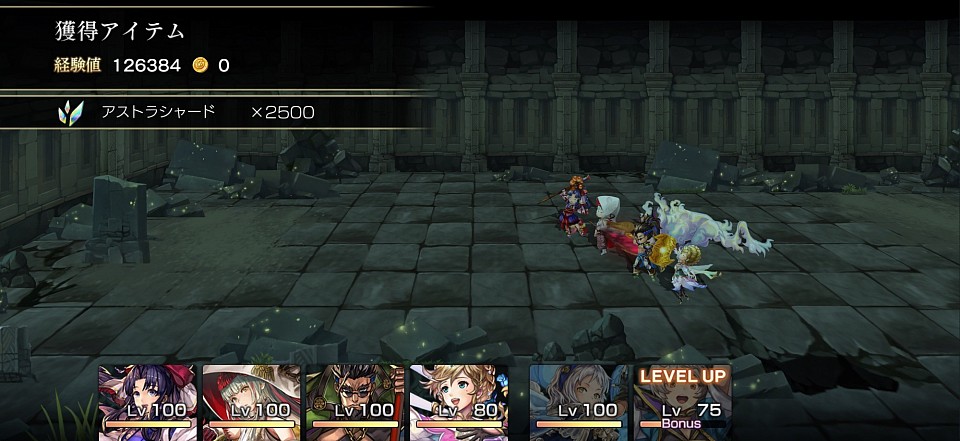Choose the white-haired character in red hat
The height and width of the screenshot is (441, 960).
[251, 397]
